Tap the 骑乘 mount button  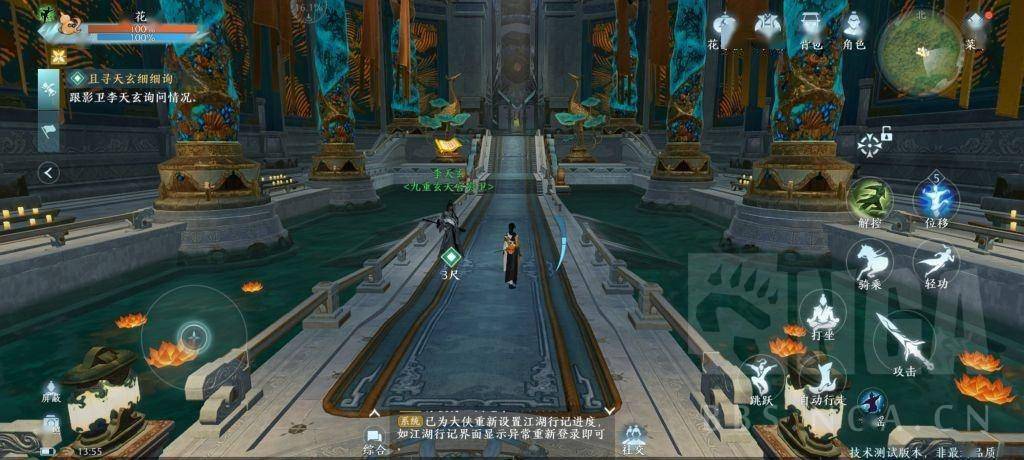[870, 264]
